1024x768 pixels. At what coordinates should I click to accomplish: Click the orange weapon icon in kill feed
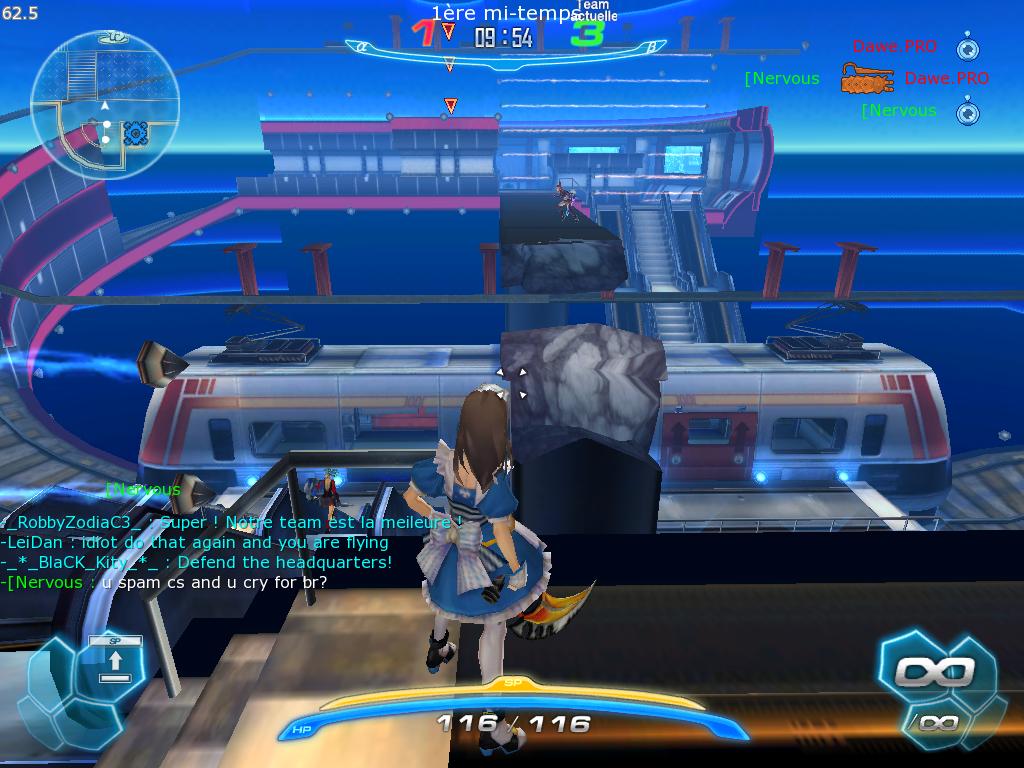(866, 79)
